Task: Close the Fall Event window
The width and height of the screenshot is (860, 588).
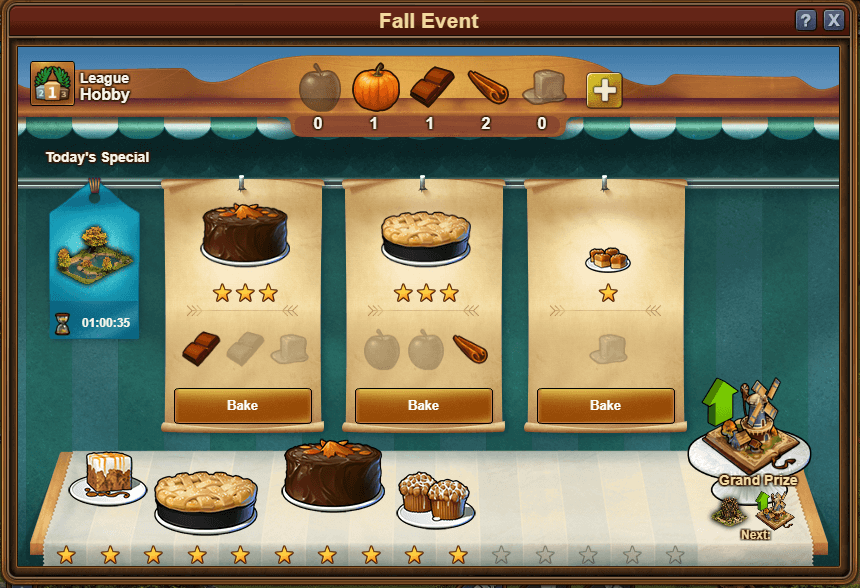Action: pyautogui.click(x=833, y=20)
